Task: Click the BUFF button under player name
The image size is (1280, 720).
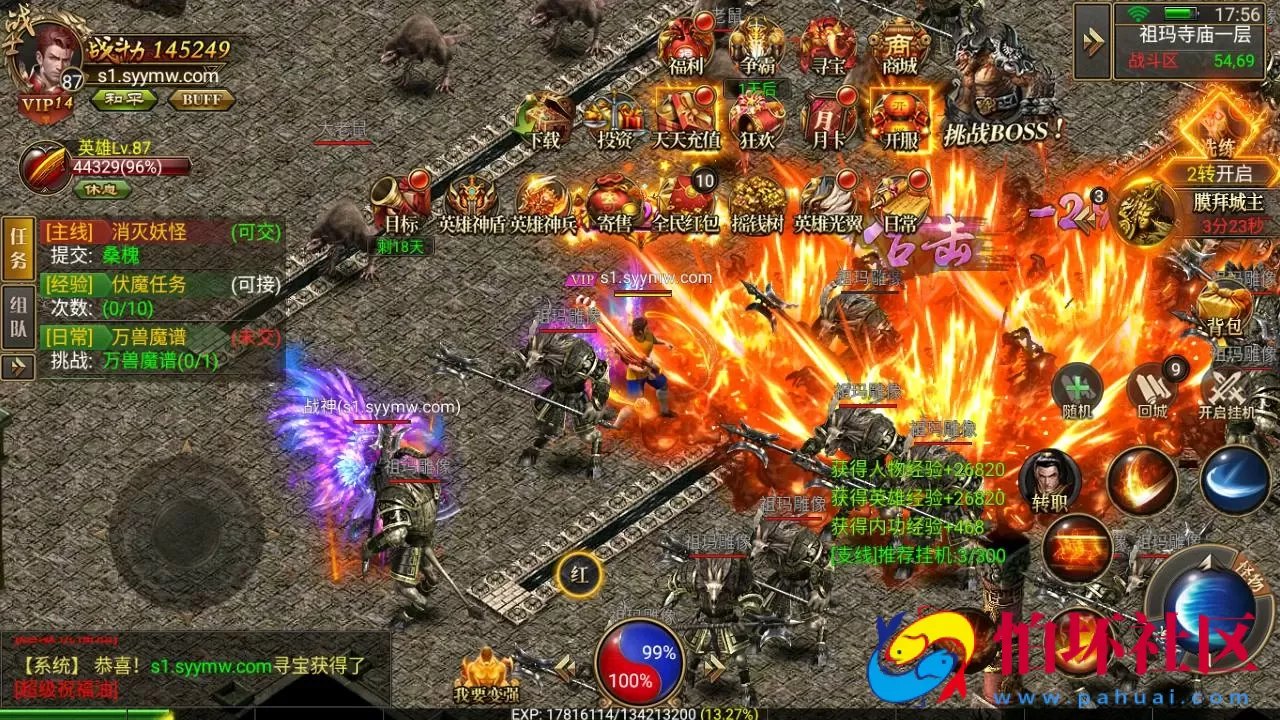Action: (x=201, y=99)
